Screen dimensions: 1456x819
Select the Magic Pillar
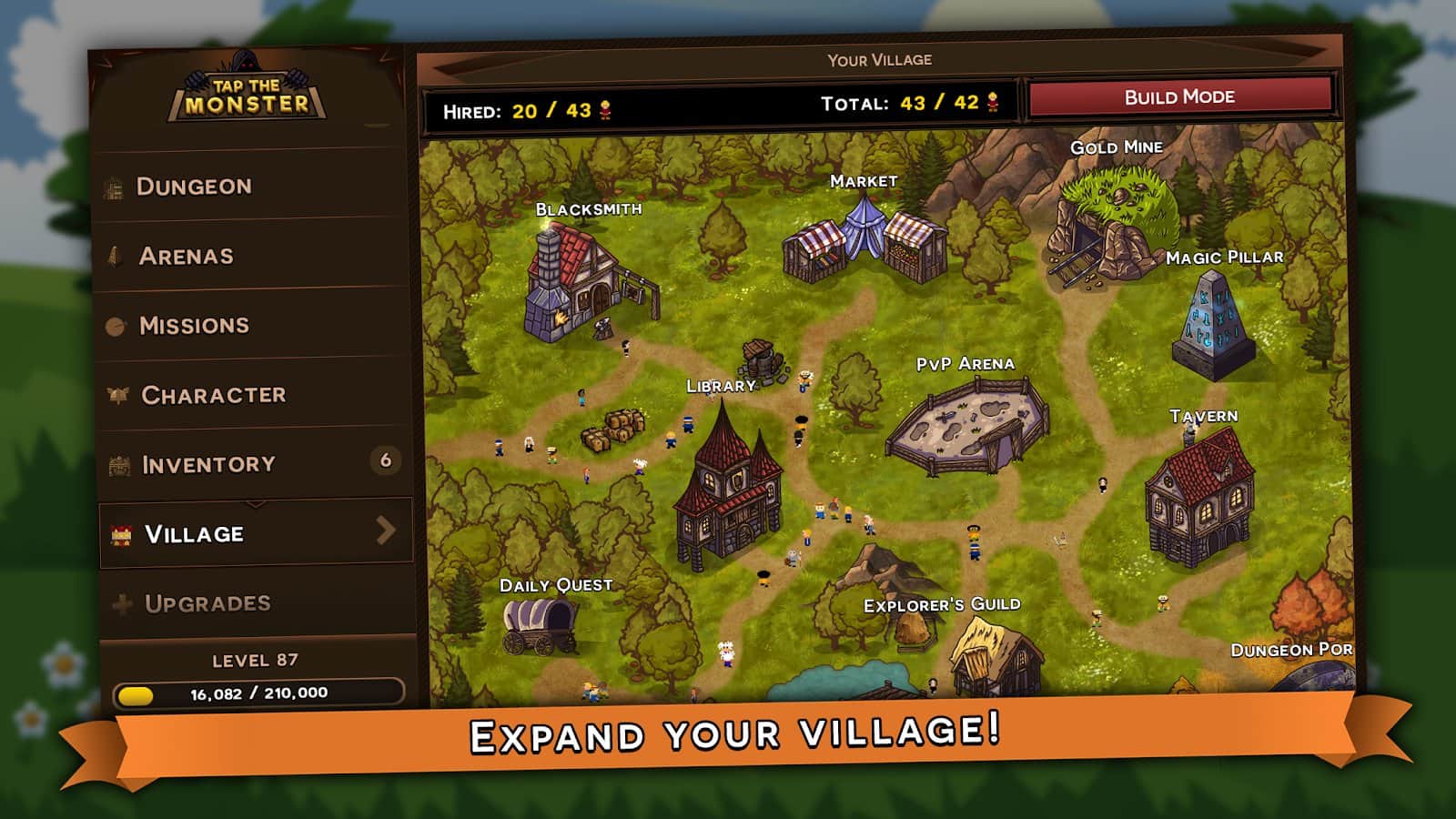1213,326
